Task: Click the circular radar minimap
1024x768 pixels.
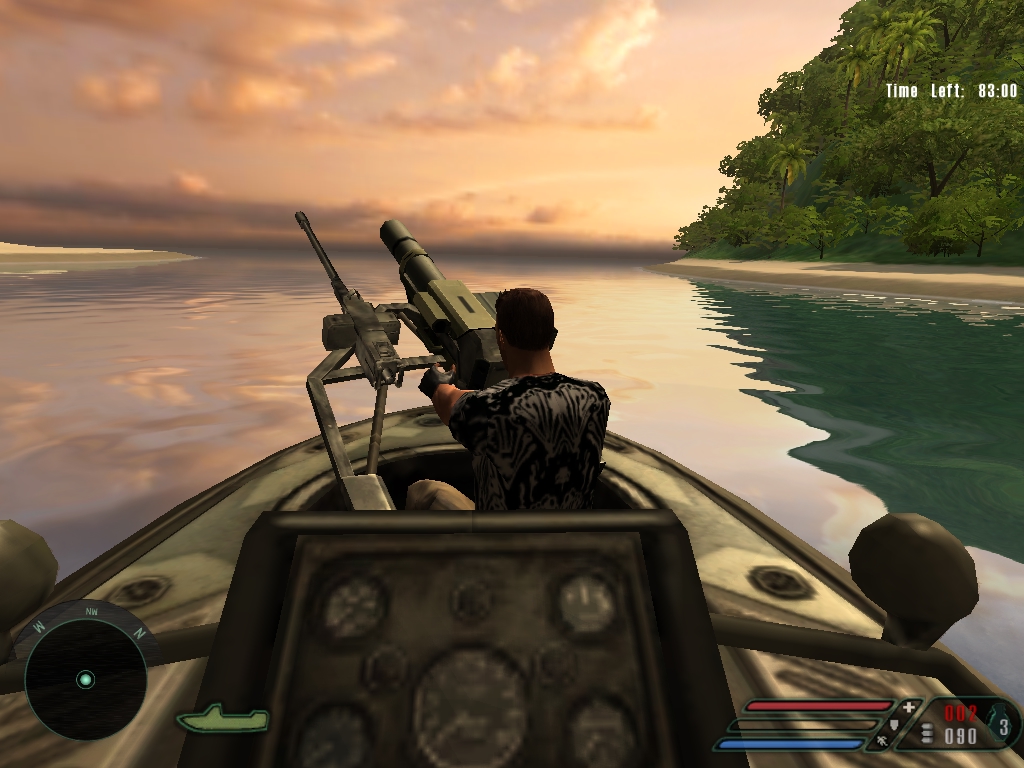Action: click(85, 680)
